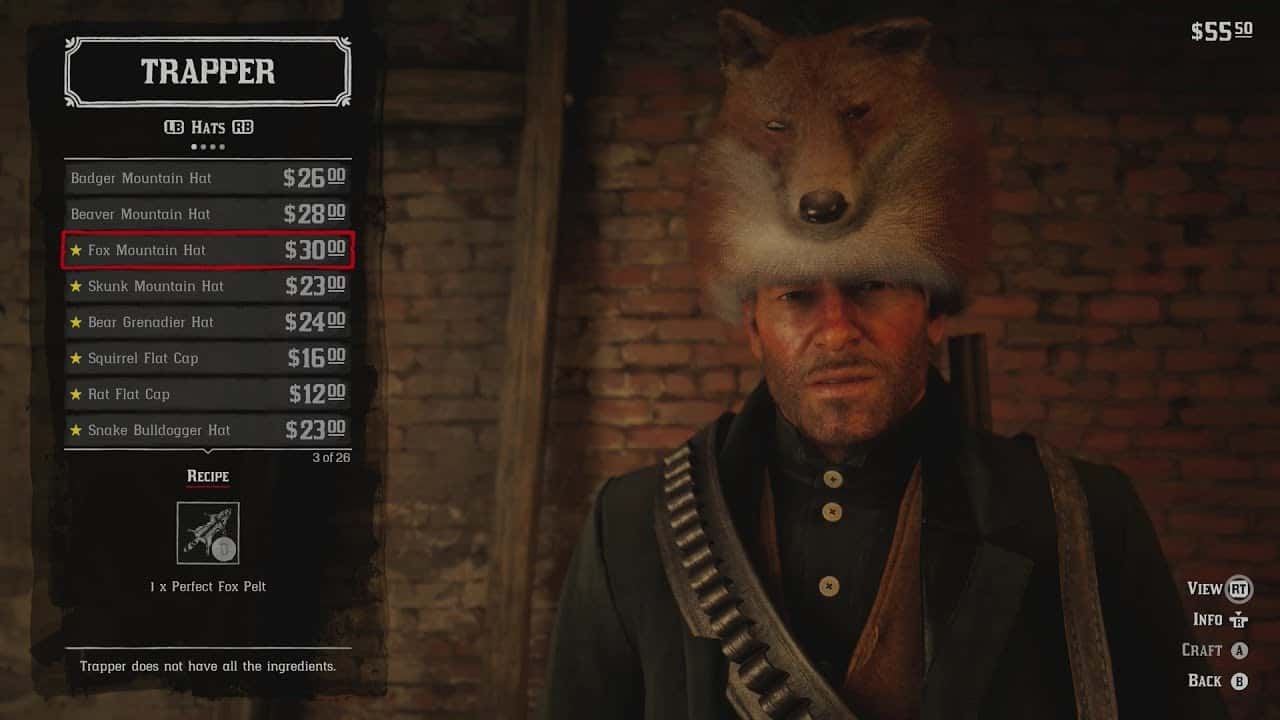Viewport: 1280px width, 720px height.
Task: Click the RB button prompt beside Hats
Action: [x=245, y=127]
